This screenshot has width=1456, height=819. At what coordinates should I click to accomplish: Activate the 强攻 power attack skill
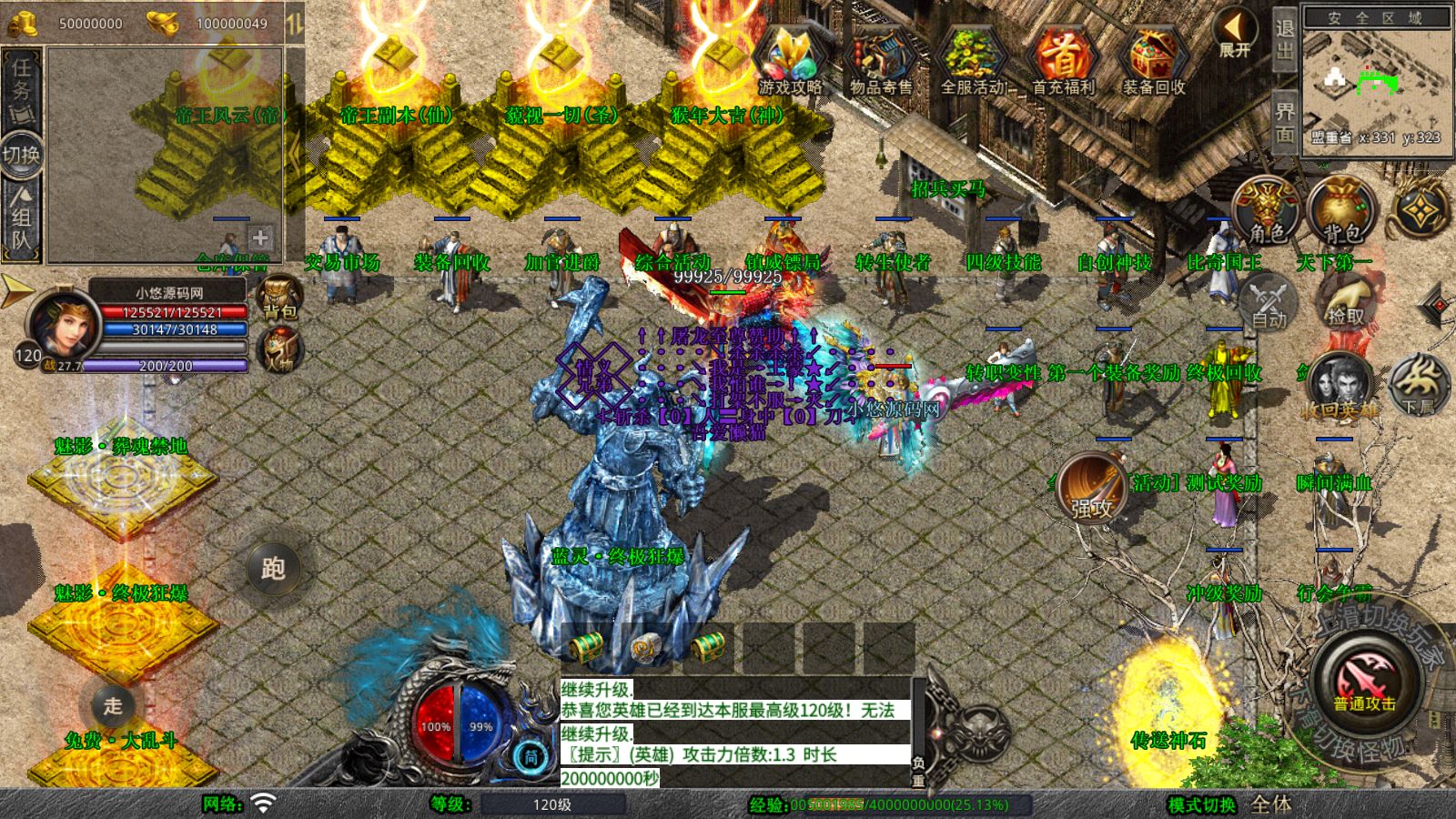(x=1092, y=488)
